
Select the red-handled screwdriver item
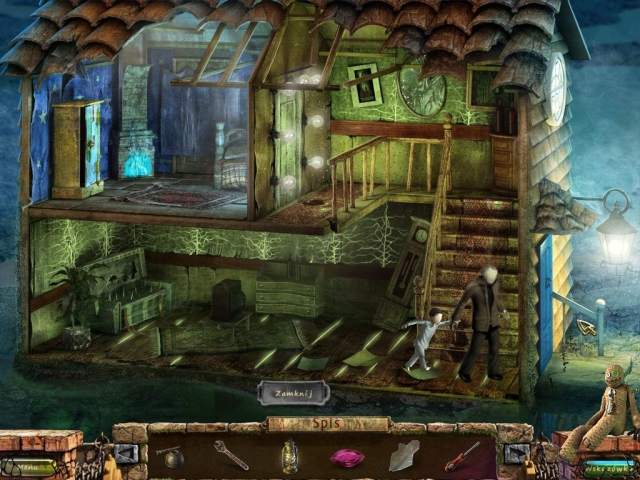(x=461, y=456)
